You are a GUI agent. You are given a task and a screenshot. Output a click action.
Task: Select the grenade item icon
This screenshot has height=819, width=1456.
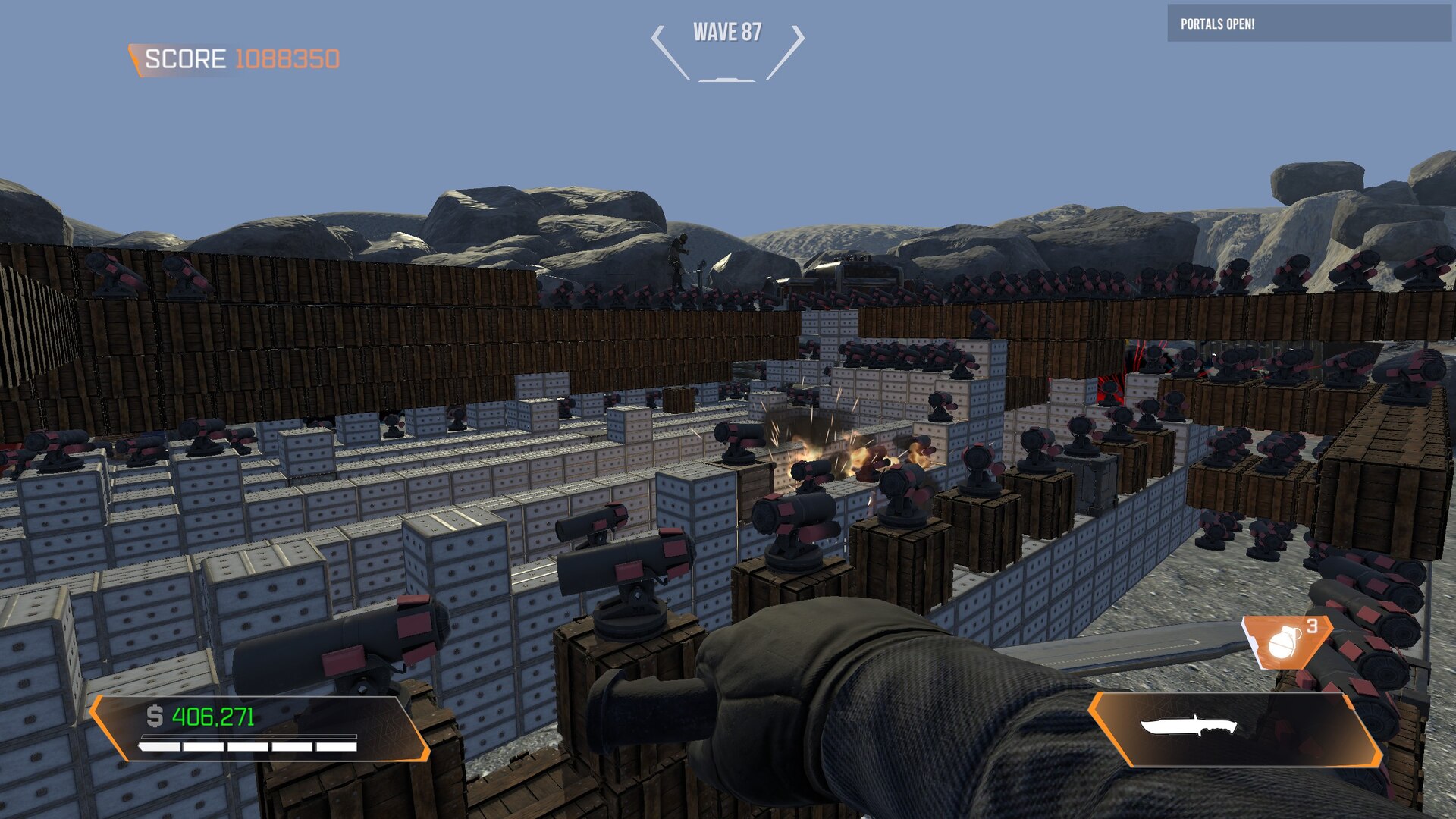[1283, 642]
